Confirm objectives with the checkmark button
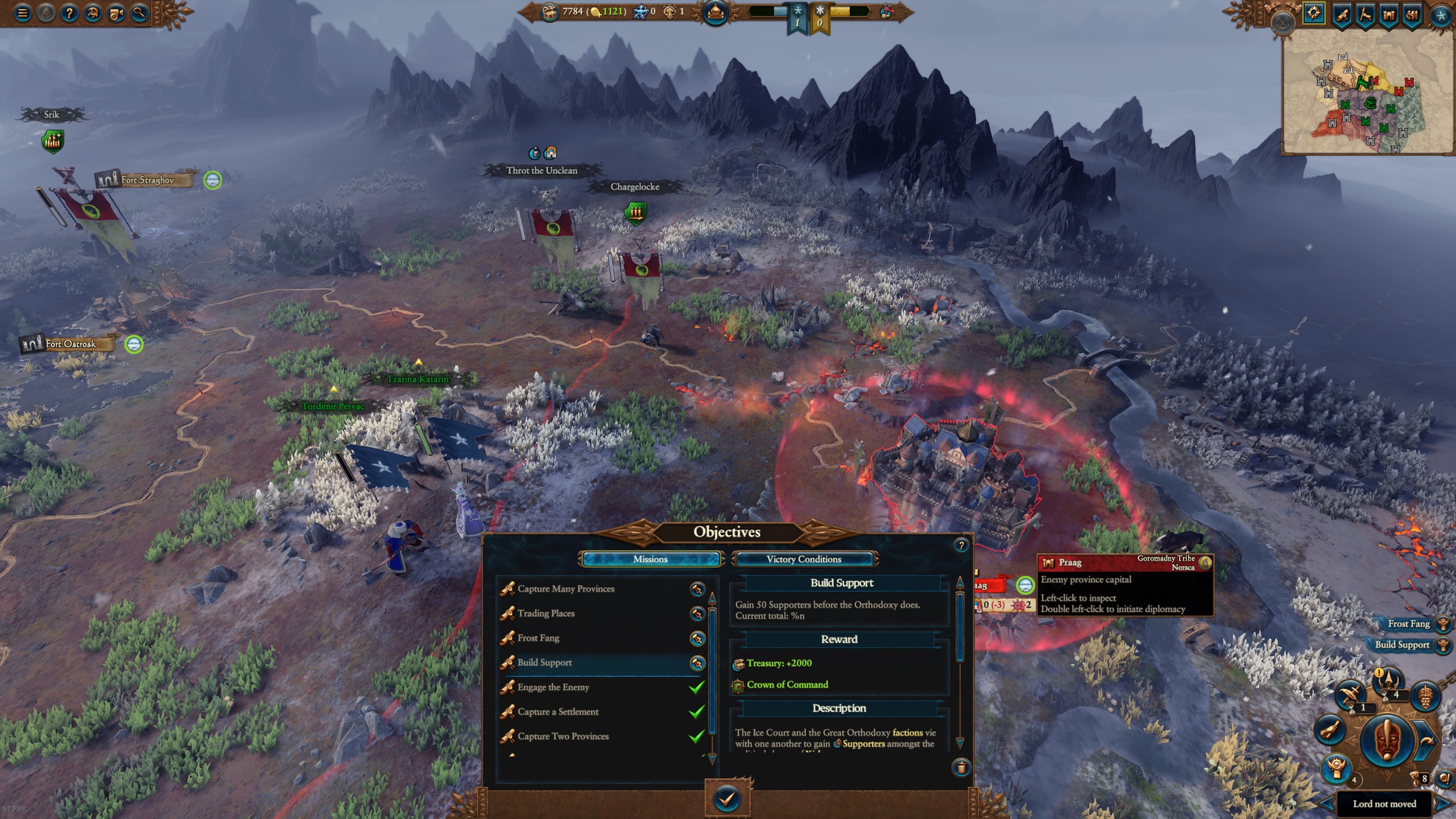Screen dimensions: 1456x819 (728, 799)
